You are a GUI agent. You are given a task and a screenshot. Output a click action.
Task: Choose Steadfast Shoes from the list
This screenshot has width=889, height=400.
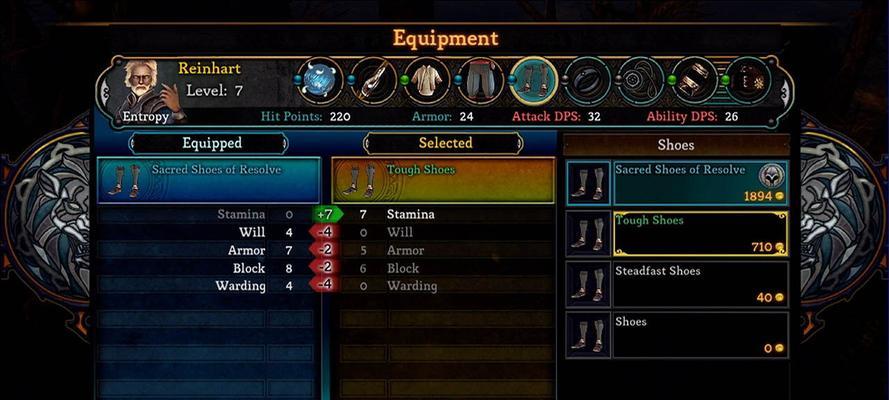(700, 284)
